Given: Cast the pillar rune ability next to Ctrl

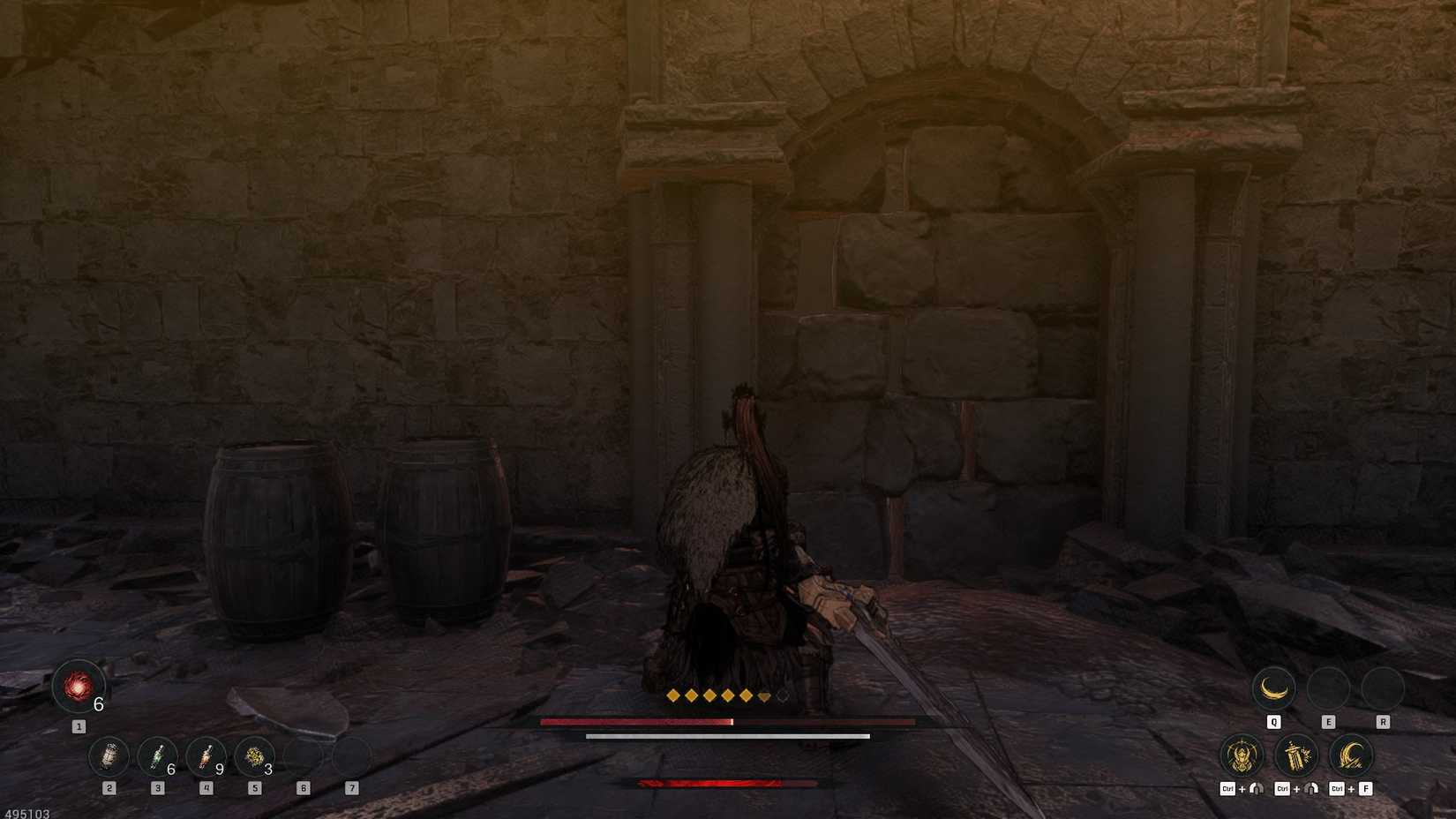Looking at the screenshot, I should [x=1295, y=756].
